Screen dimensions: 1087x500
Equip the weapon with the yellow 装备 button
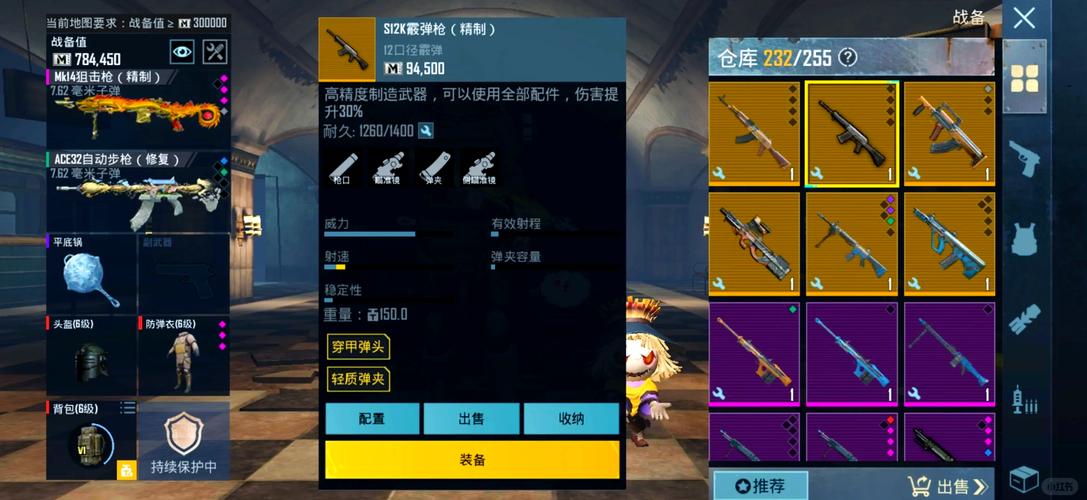tap(472, 459)
